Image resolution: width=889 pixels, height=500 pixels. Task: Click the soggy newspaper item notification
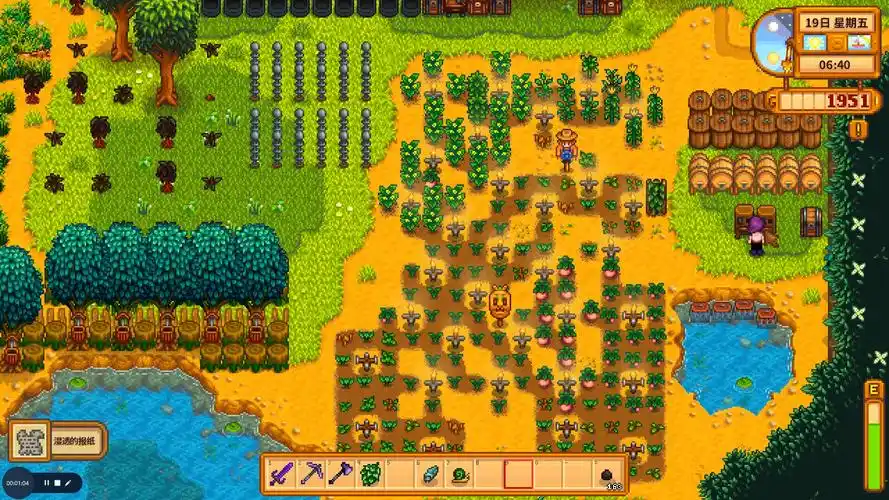tap(58, 441)
